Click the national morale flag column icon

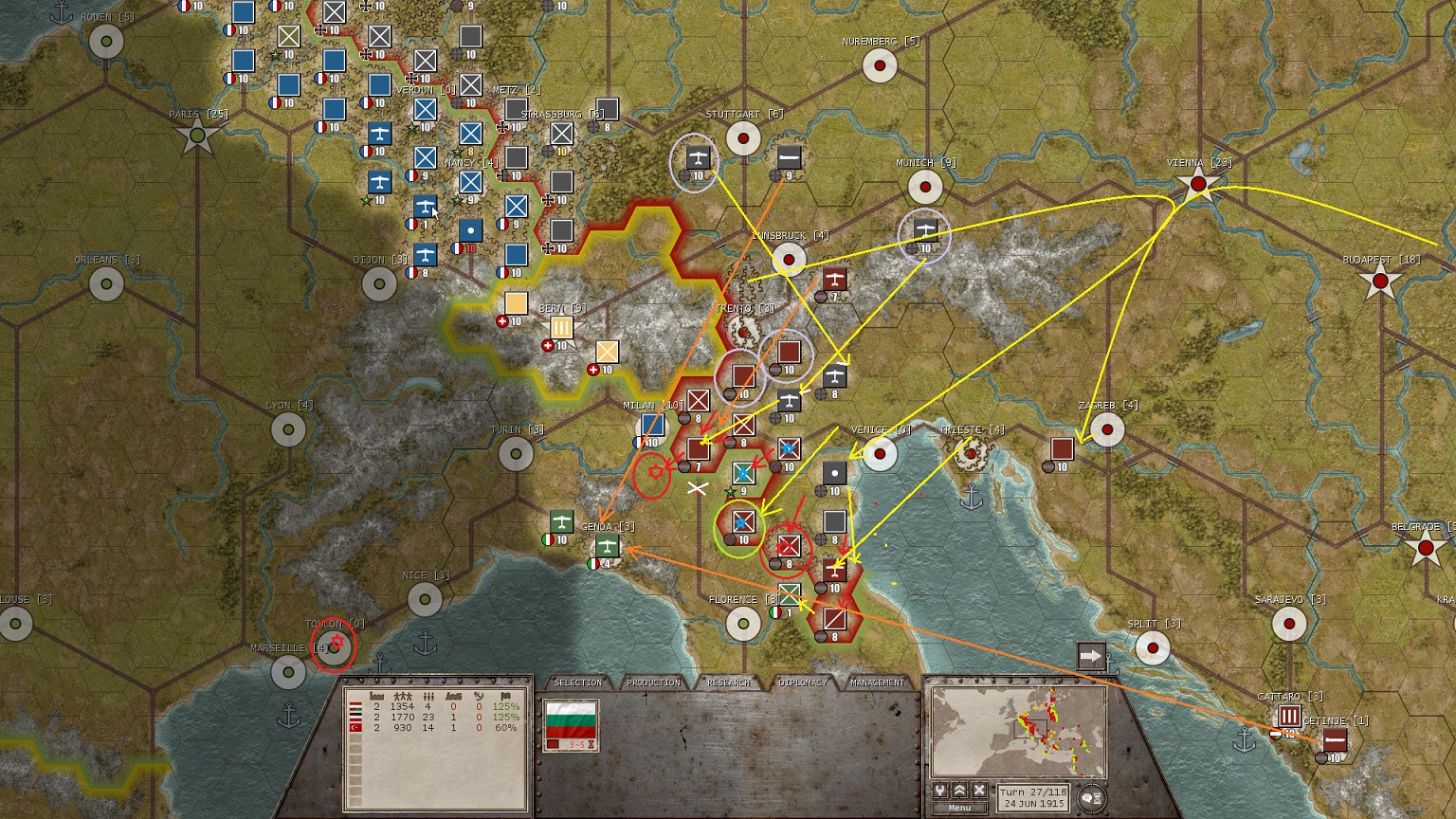(506, 696)
